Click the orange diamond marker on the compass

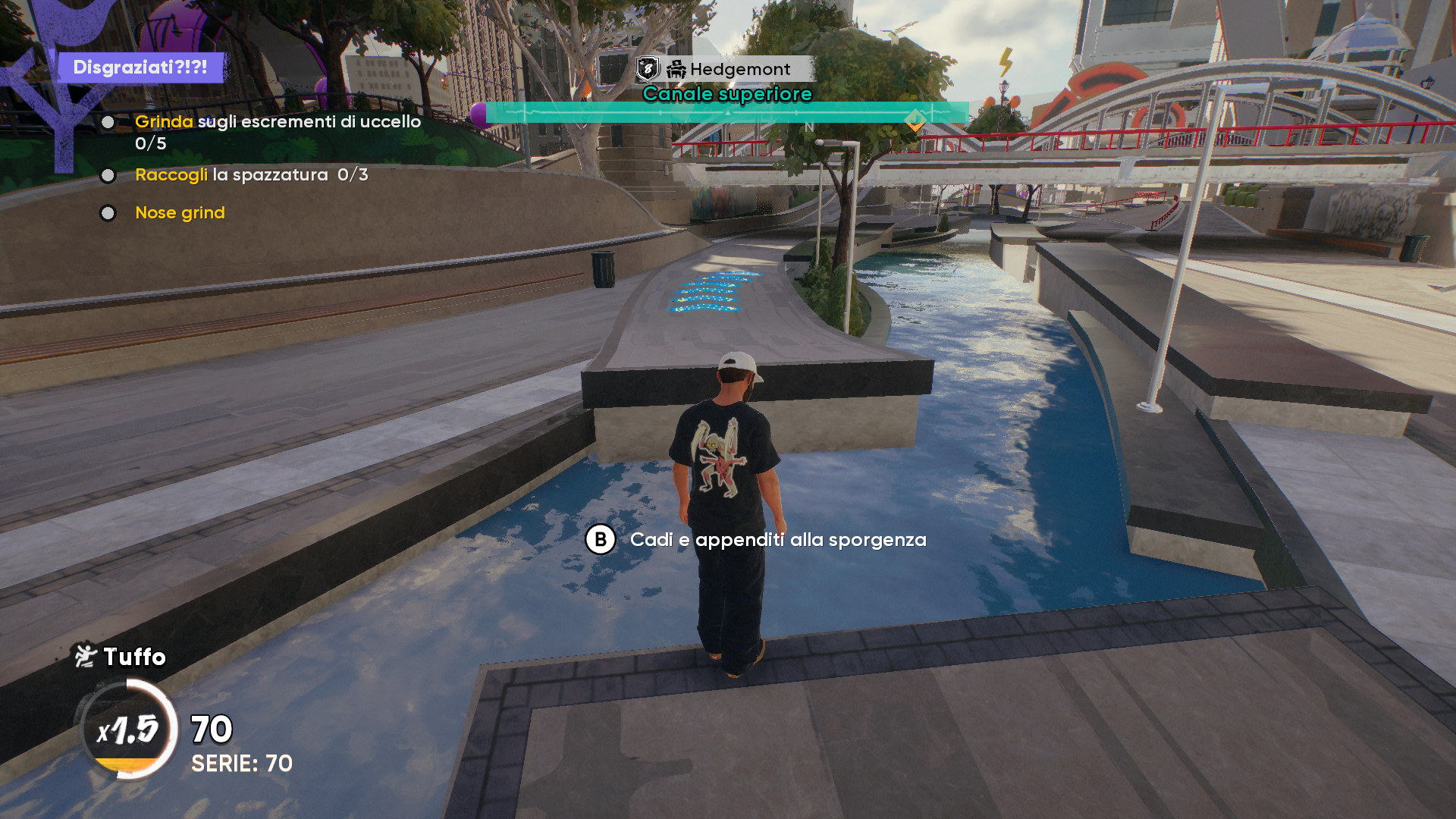click(x=915, y=119)
